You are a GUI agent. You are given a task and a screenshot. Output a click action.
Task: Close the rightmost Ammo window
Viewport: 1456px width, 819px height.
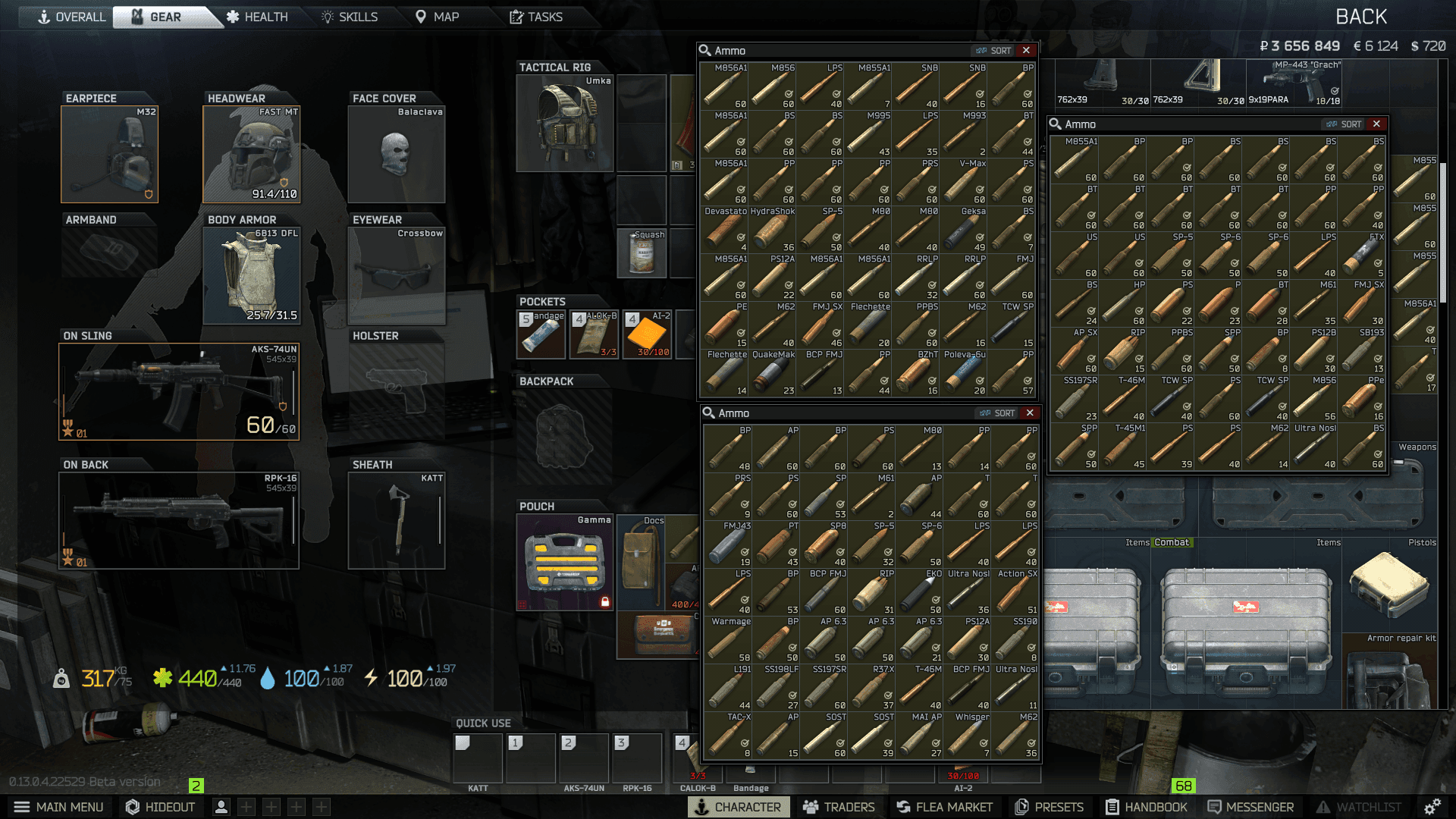(x=1376, y=124)
